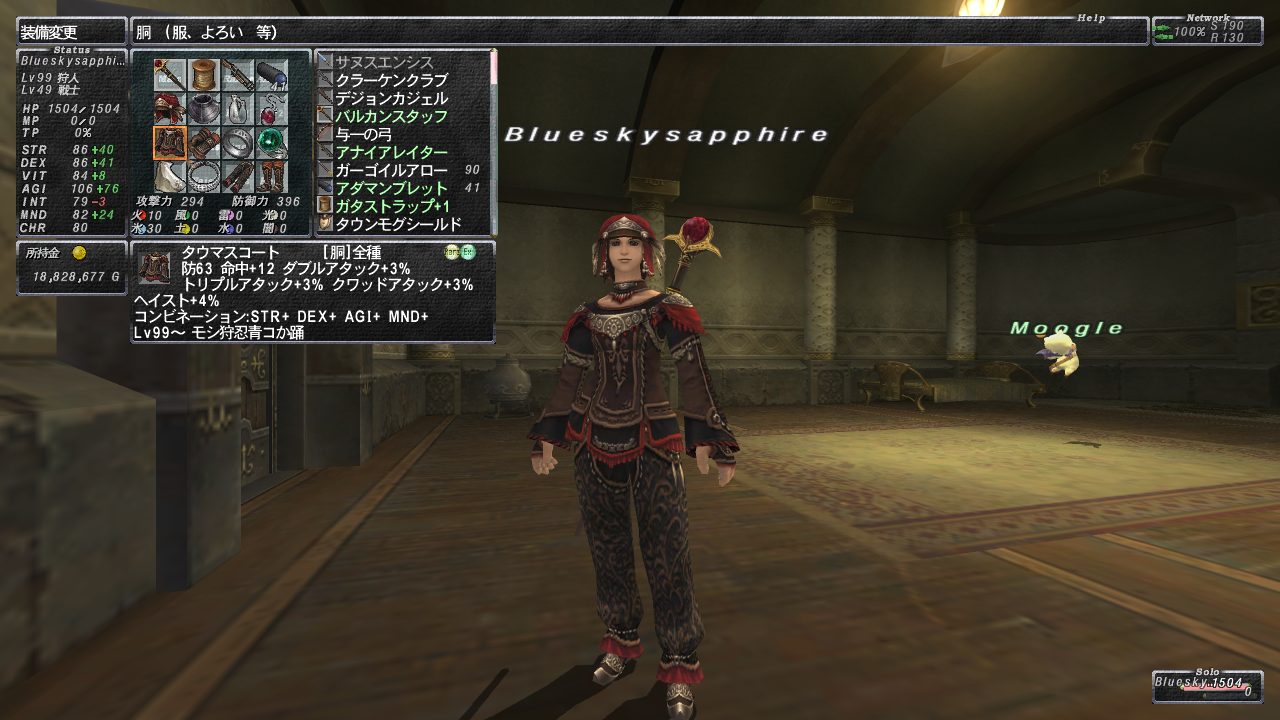1280x720 pixels.
Task: Select the brown boots feet slot
Action: [x=272, y=177]
